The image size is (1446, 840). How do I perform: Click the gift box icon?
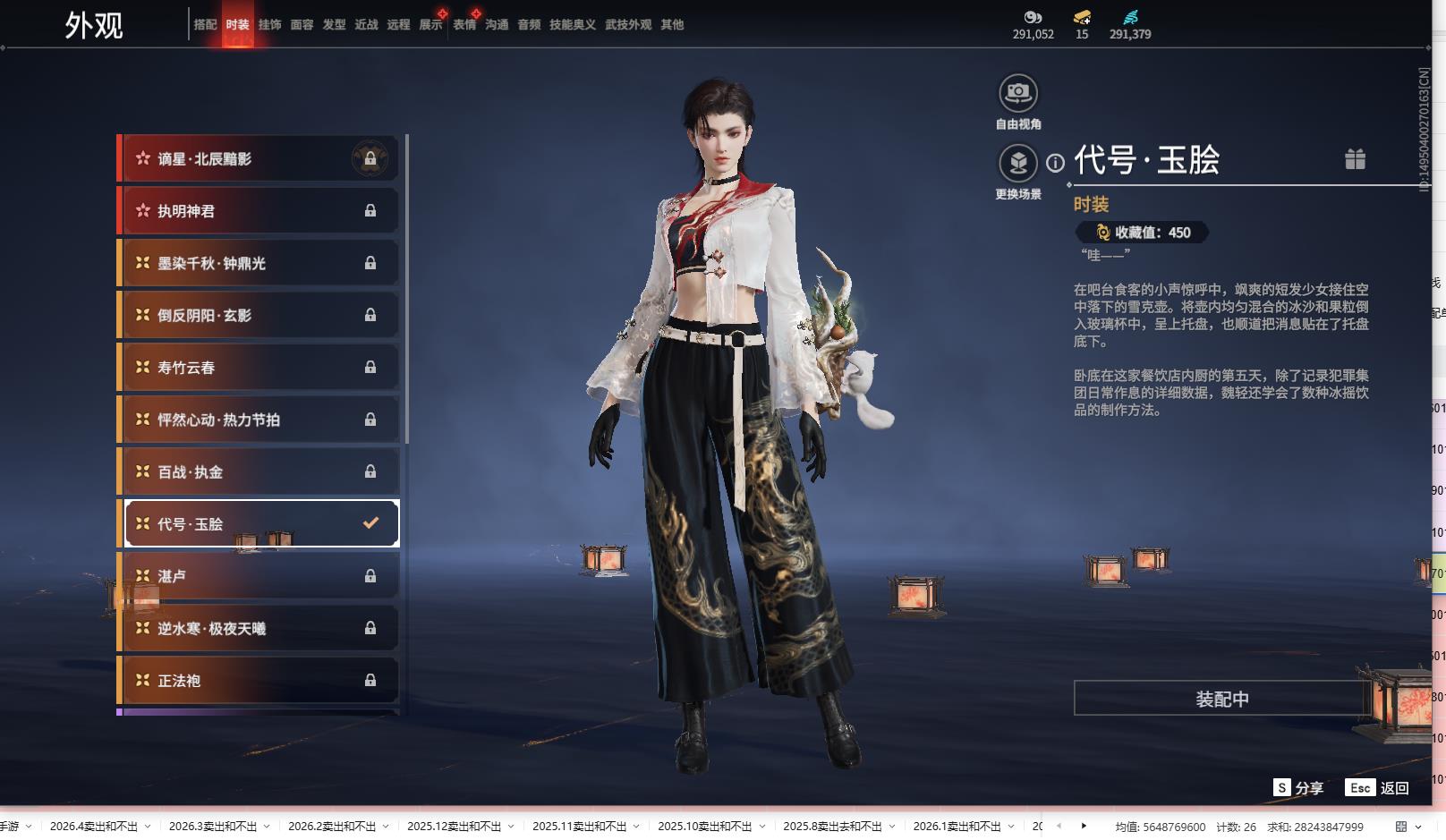[1355, 159]
